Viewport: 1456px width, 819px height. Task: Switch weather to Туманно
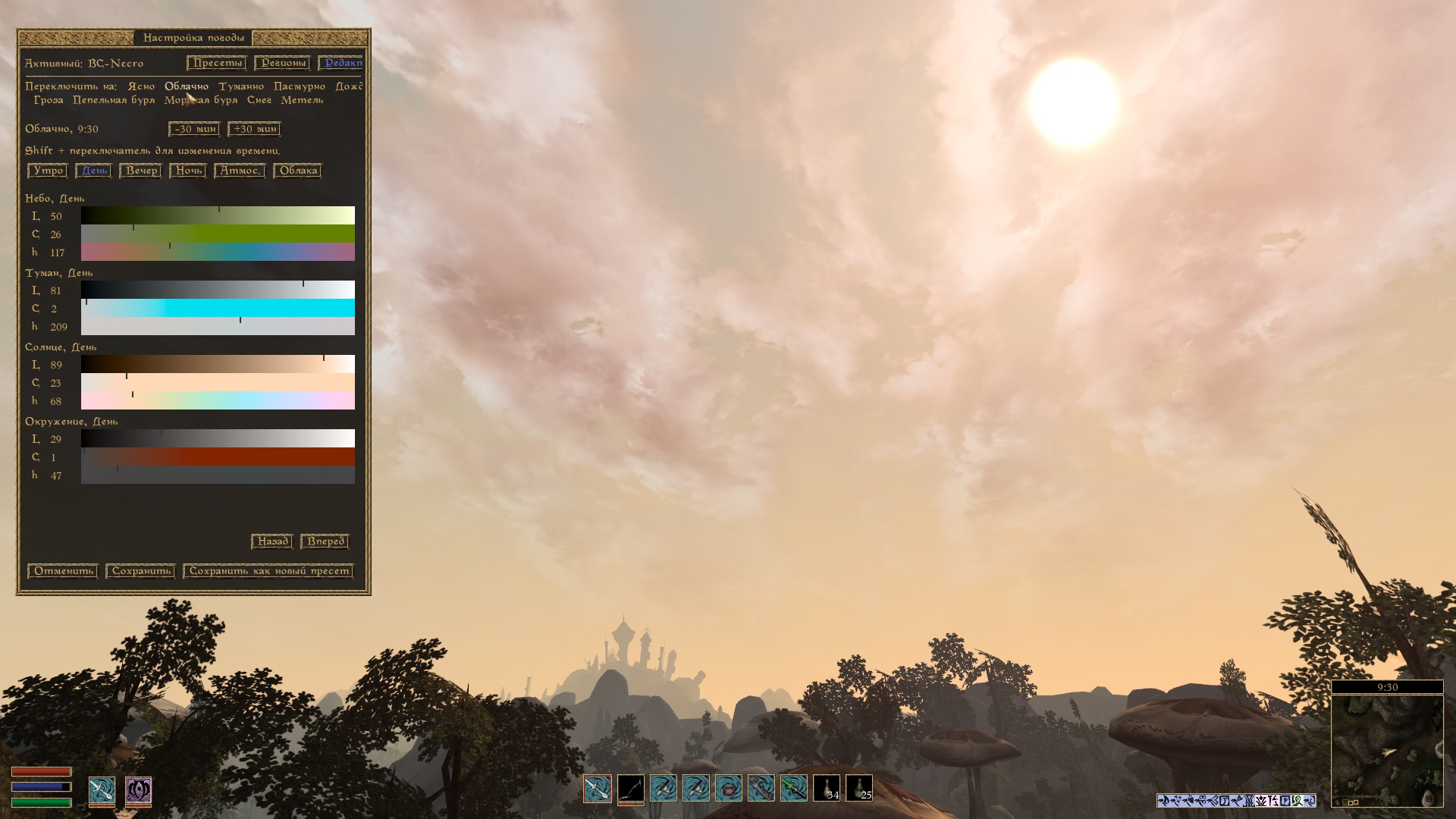pyautogui.click(x=241, y=86)
